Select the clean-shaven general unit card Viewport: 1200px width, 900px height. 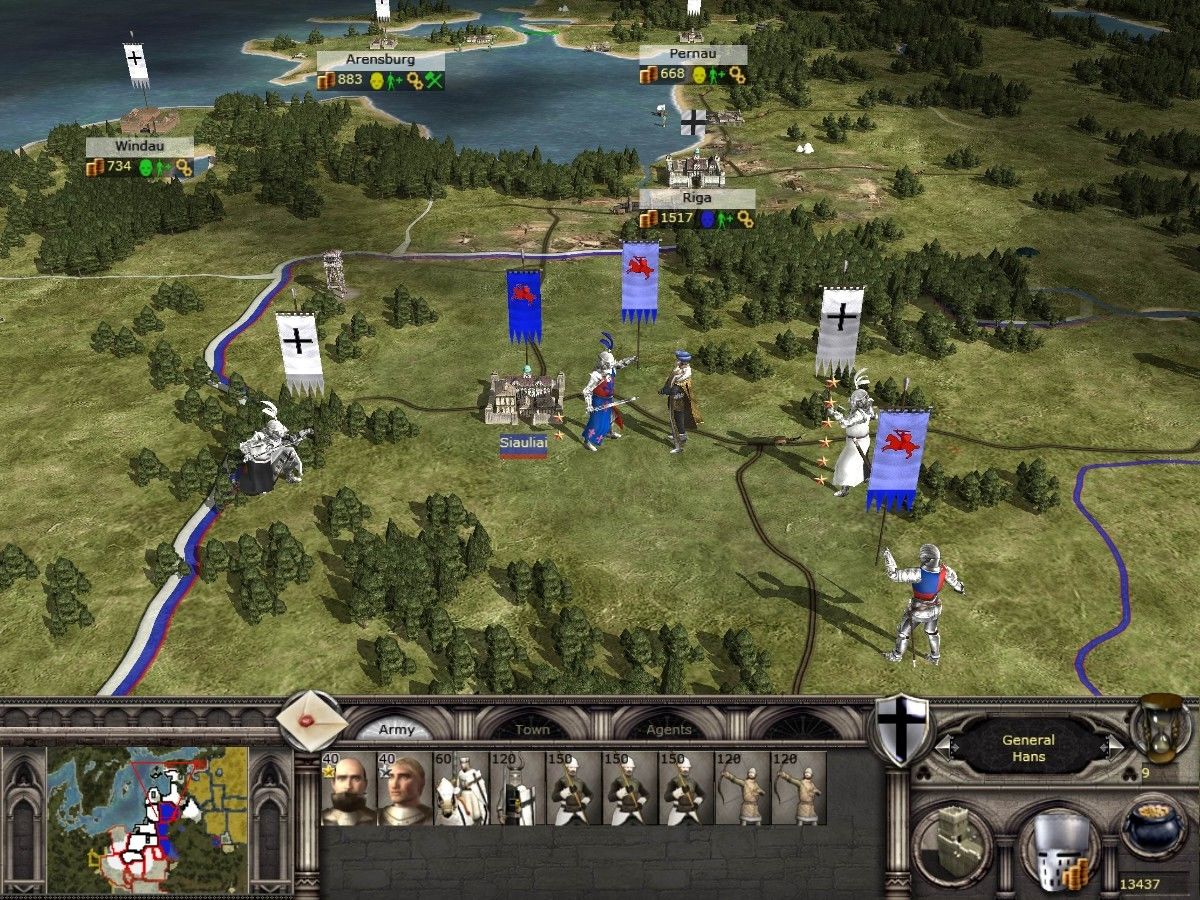click(405, 789)
